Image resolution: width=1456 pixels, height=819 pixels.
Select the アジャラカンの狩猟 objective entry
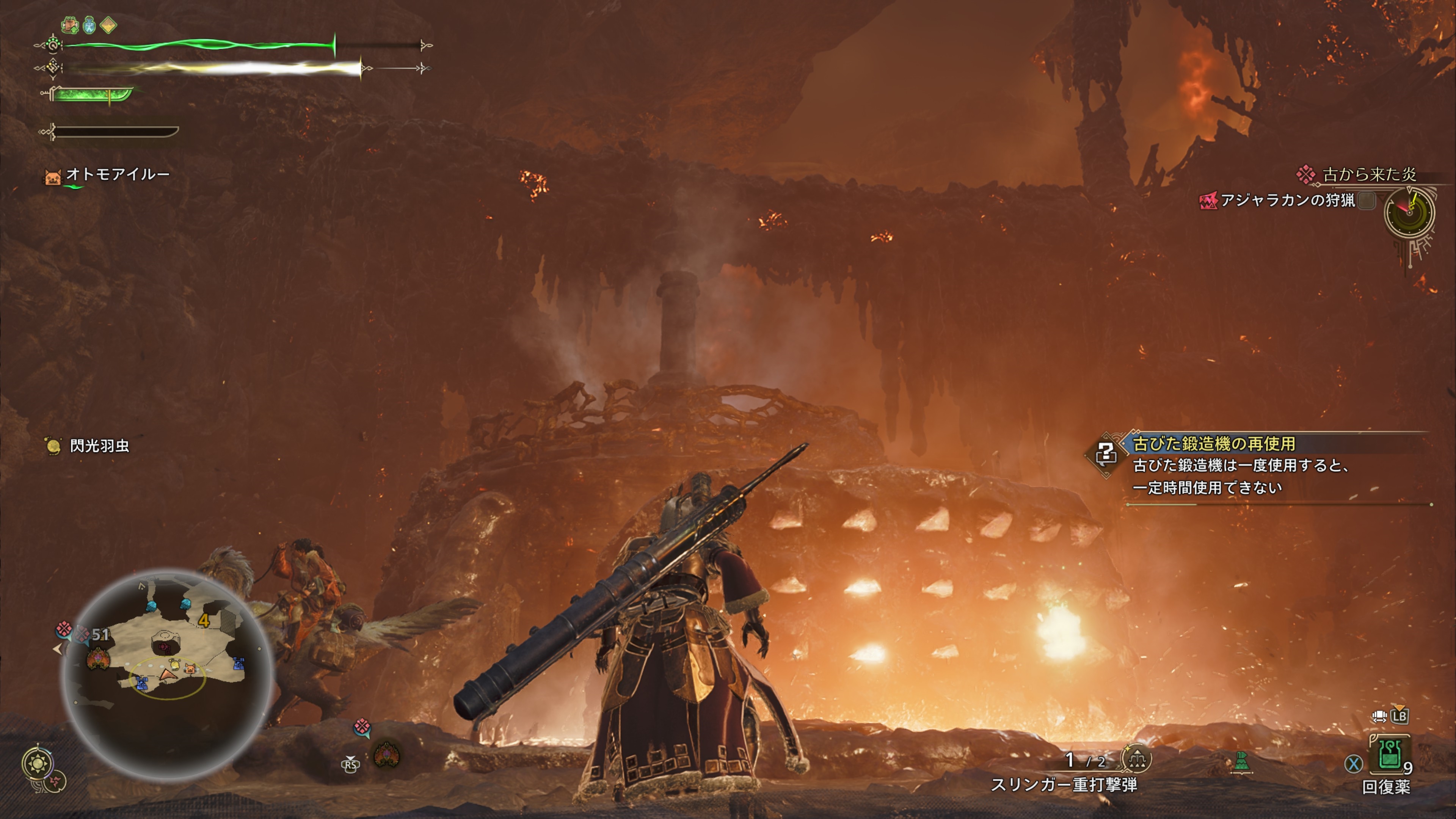[x=1287, y=200]
